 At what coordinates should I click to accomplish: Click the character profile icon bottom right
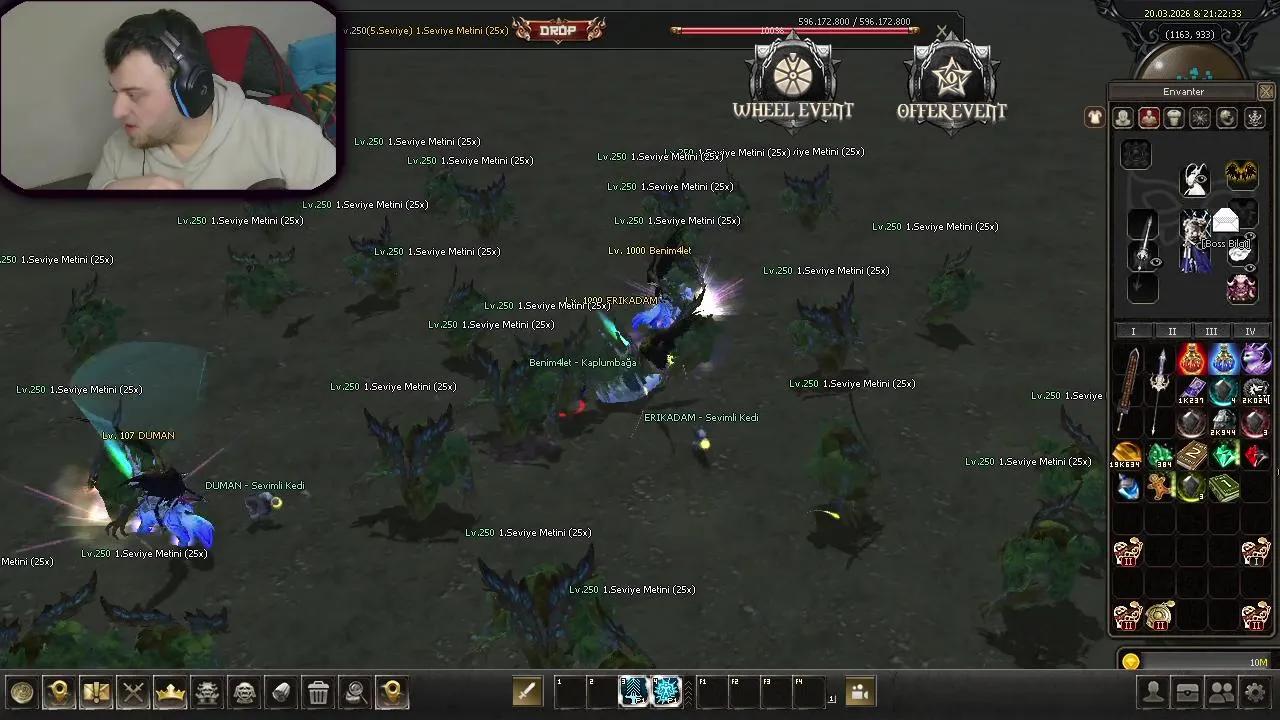point(1153,692)
